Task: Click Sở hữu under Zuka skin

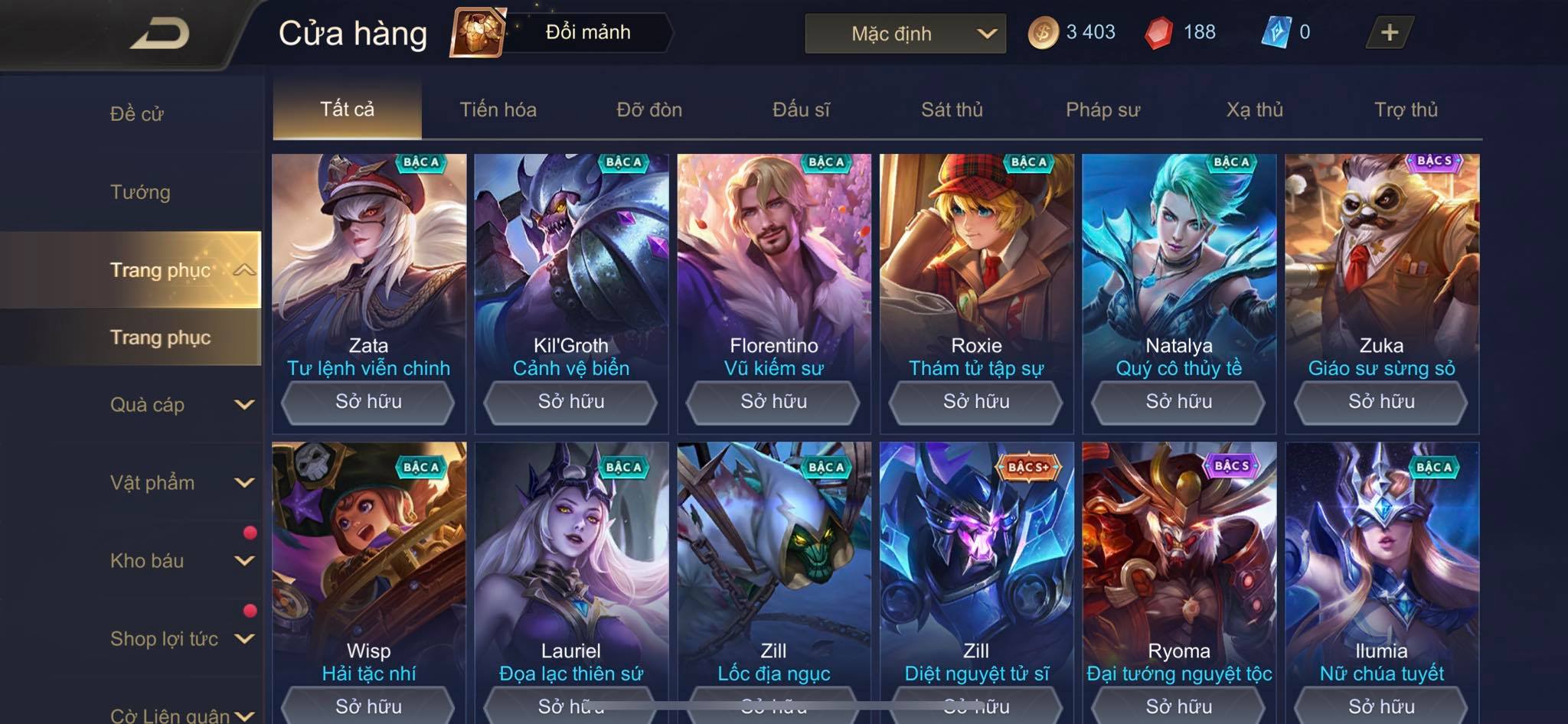Action: click(1380, 402)
